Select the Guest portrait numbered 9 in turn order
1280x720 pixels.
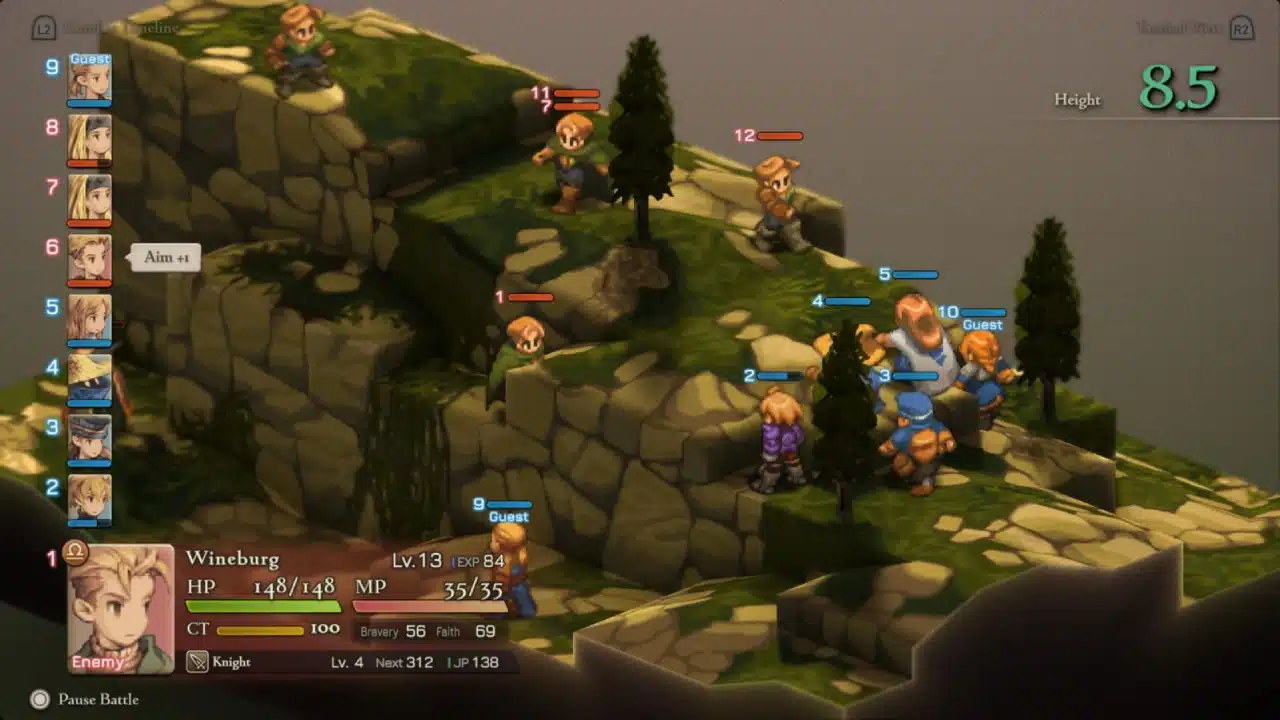(x=89, y=78)
